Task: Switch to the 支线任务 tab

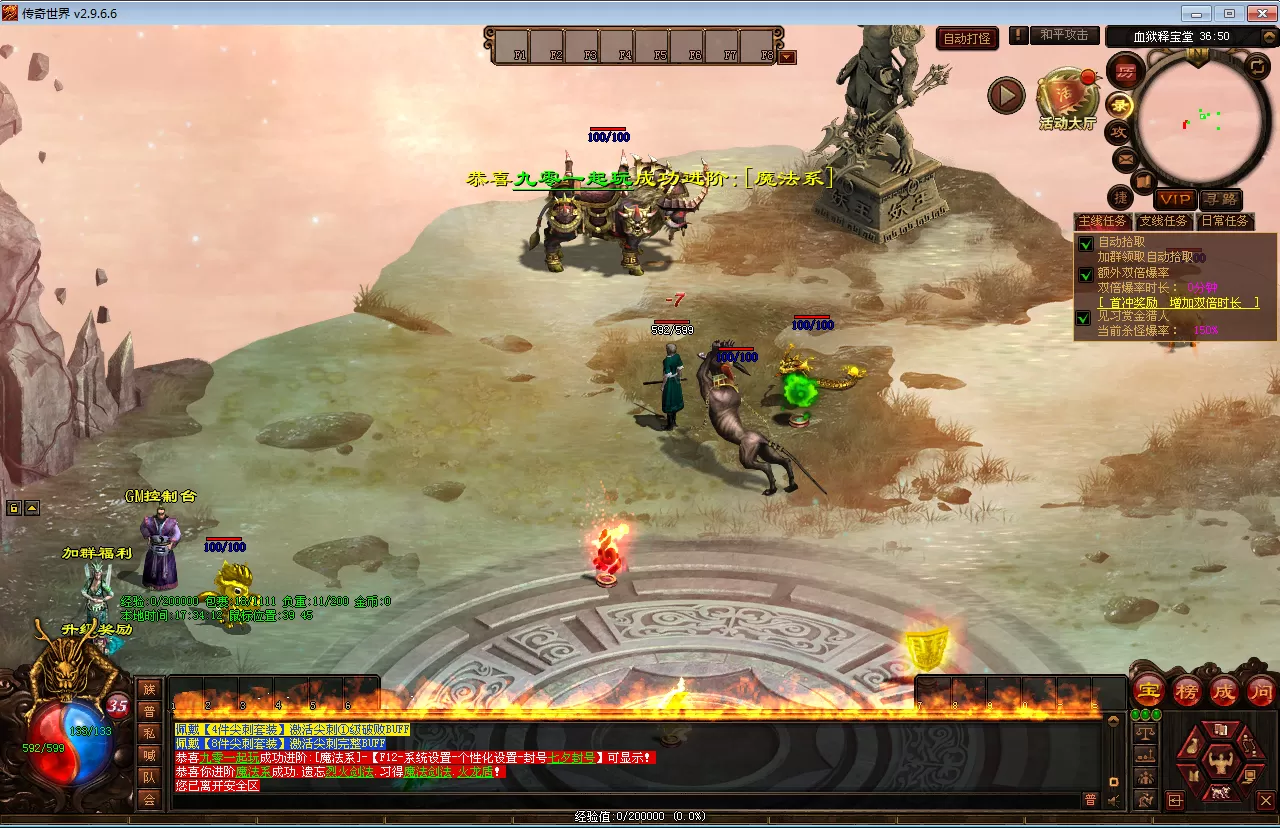Action: (1164, 221)
